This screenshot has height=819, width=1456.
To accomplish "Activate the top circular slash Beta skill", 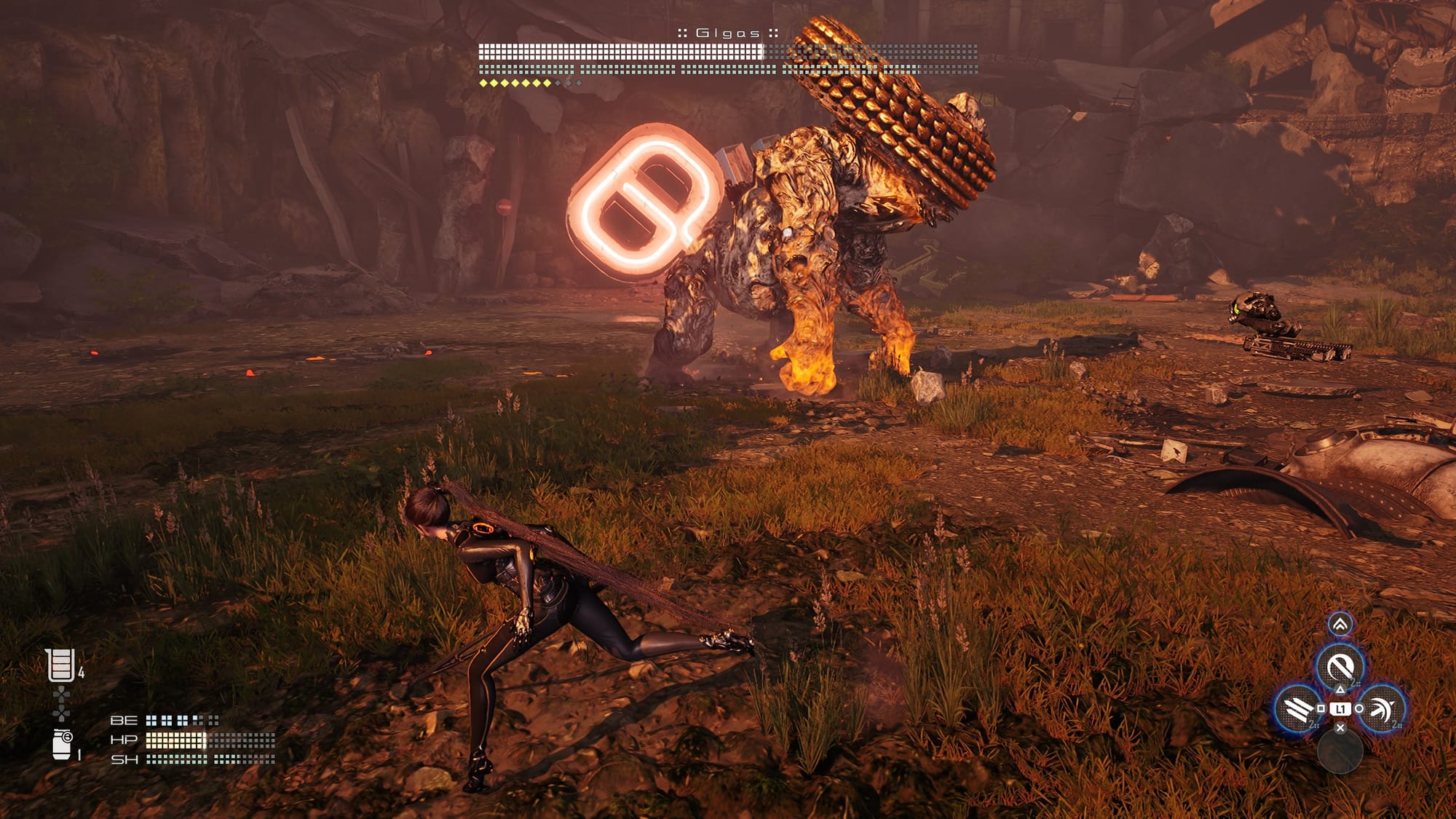I will coord(1340,666).
